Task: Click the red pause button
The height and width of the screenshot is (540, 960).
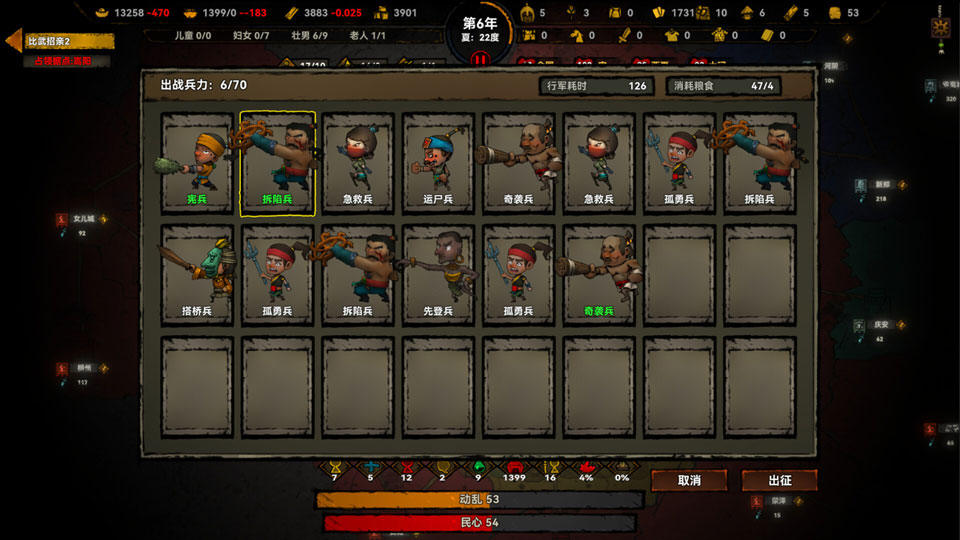Action: pos(479,59)
